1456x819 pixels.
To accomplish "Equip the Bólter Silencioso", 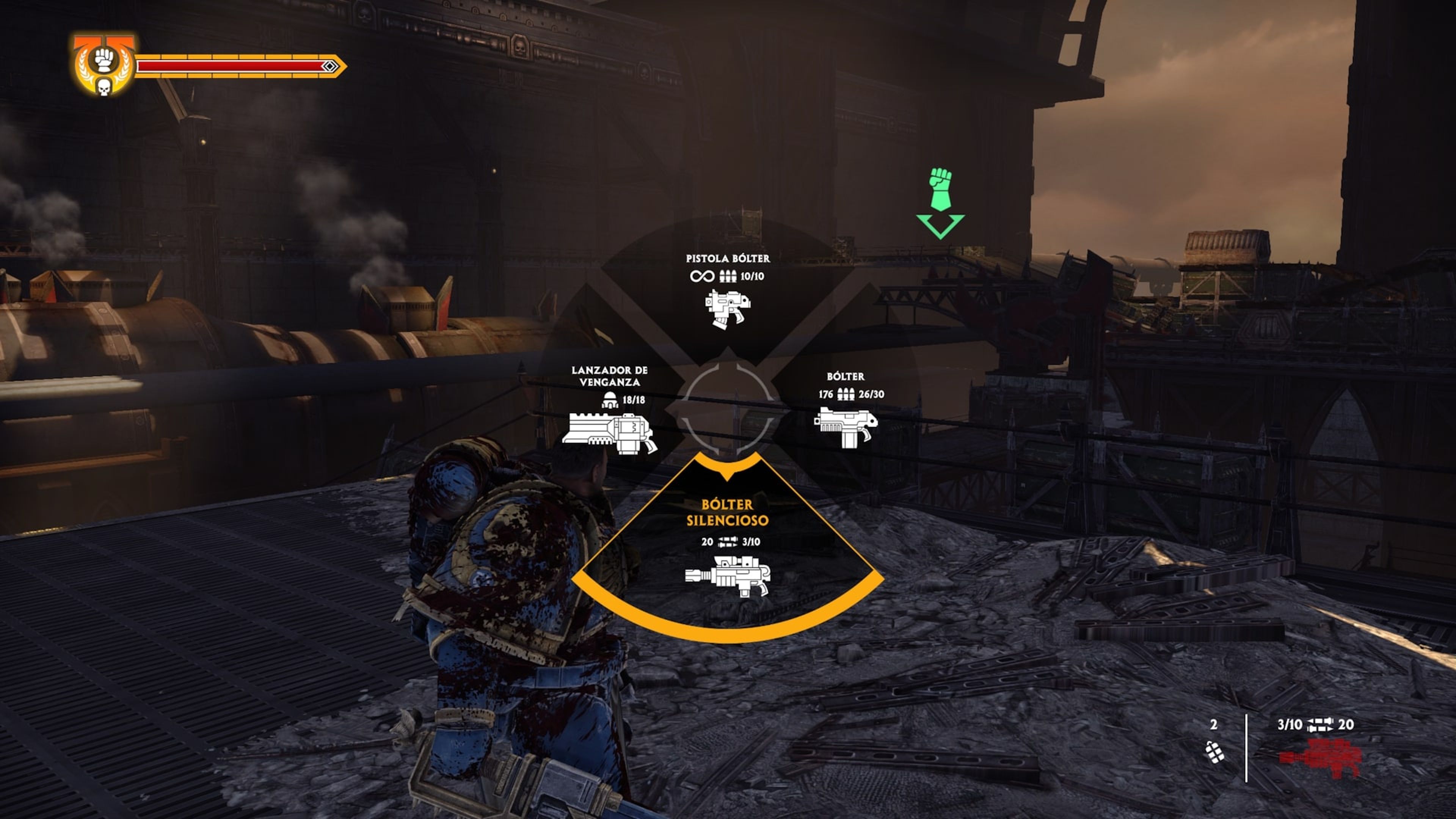I will (728, 576).
